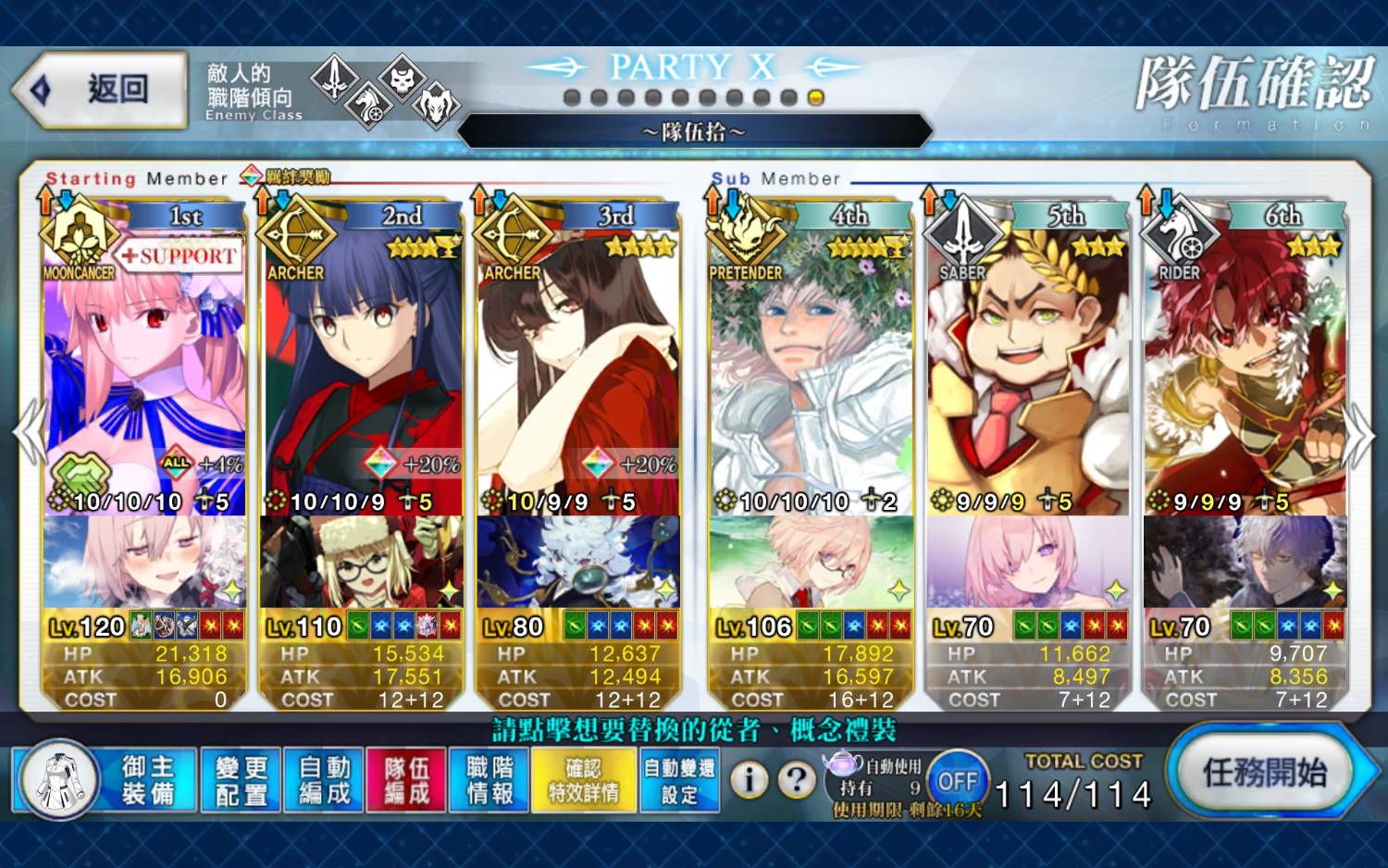Pick the level 80 Archer card
This screenshot has height=868, width=1388.
tap(579, 370)
